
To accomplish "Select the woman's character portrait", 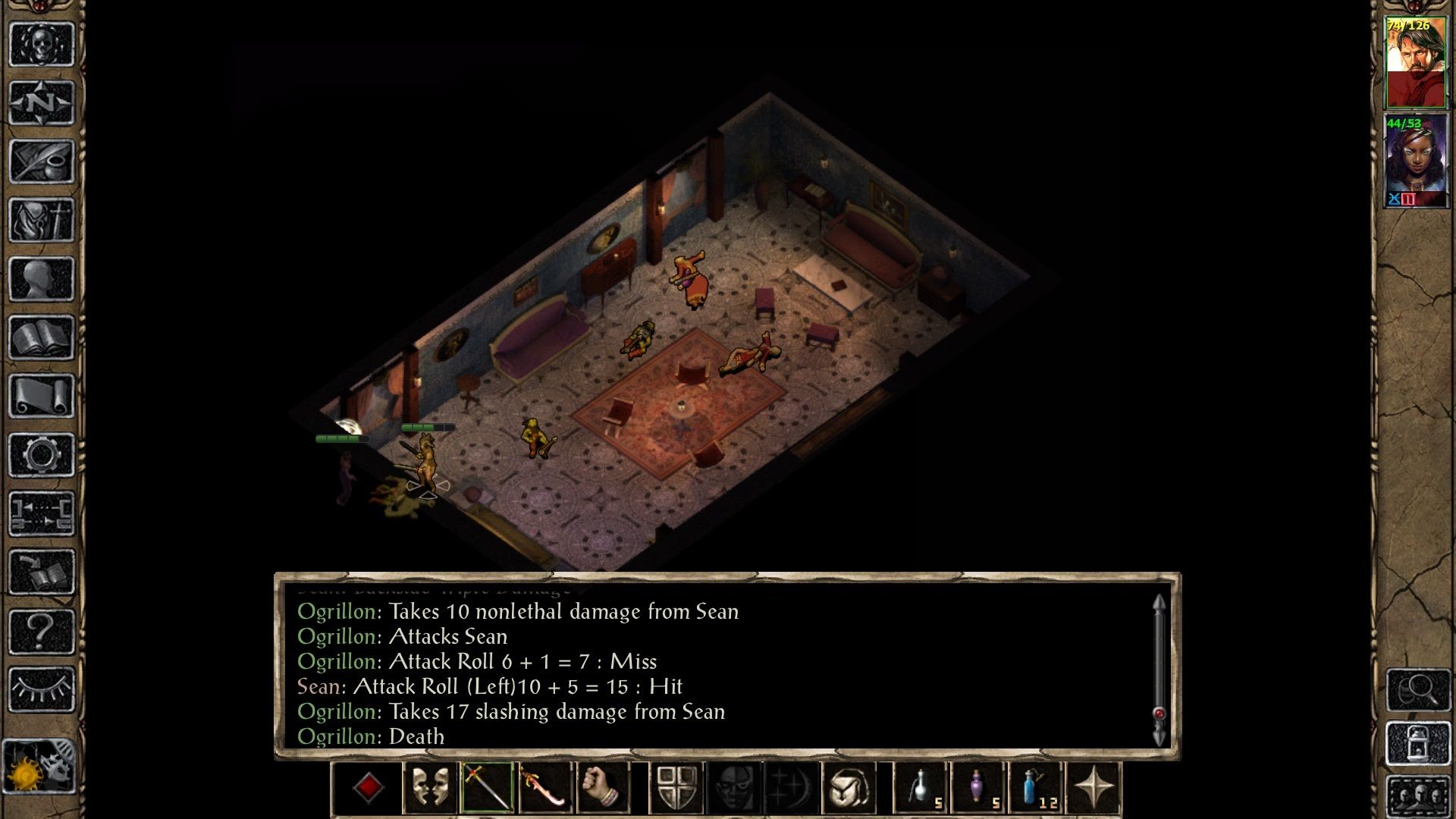I will 1415,161.
